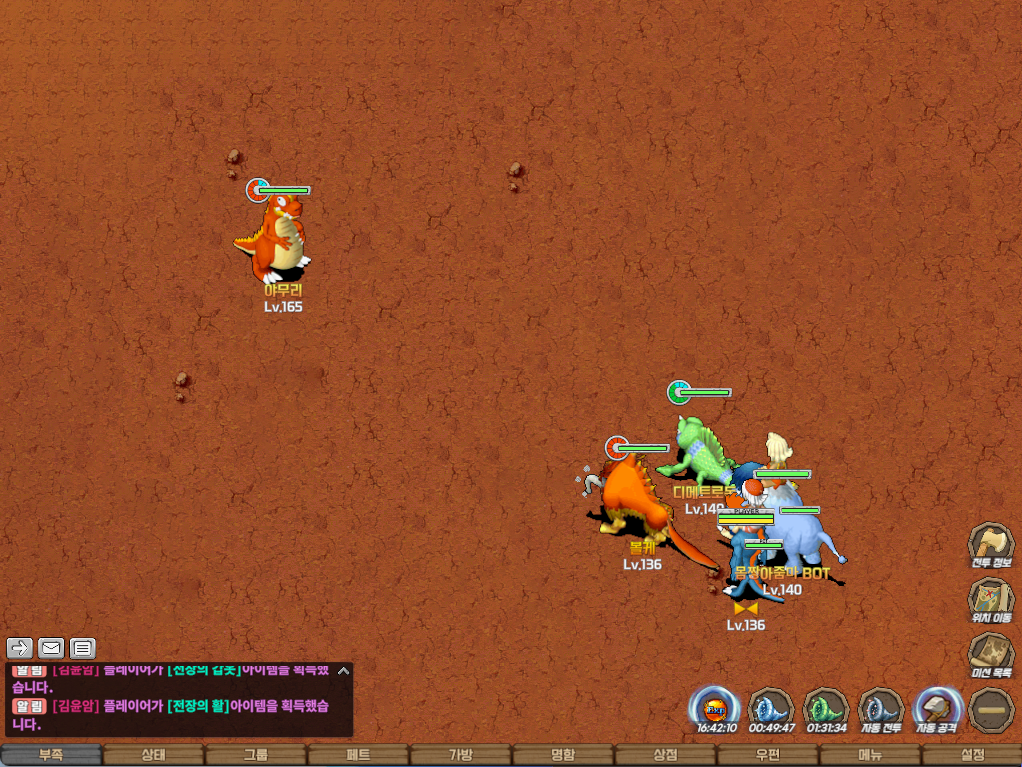
Task: Open the 가방 bag inventory
Action: pyautogui.click(x=460, y=755)
